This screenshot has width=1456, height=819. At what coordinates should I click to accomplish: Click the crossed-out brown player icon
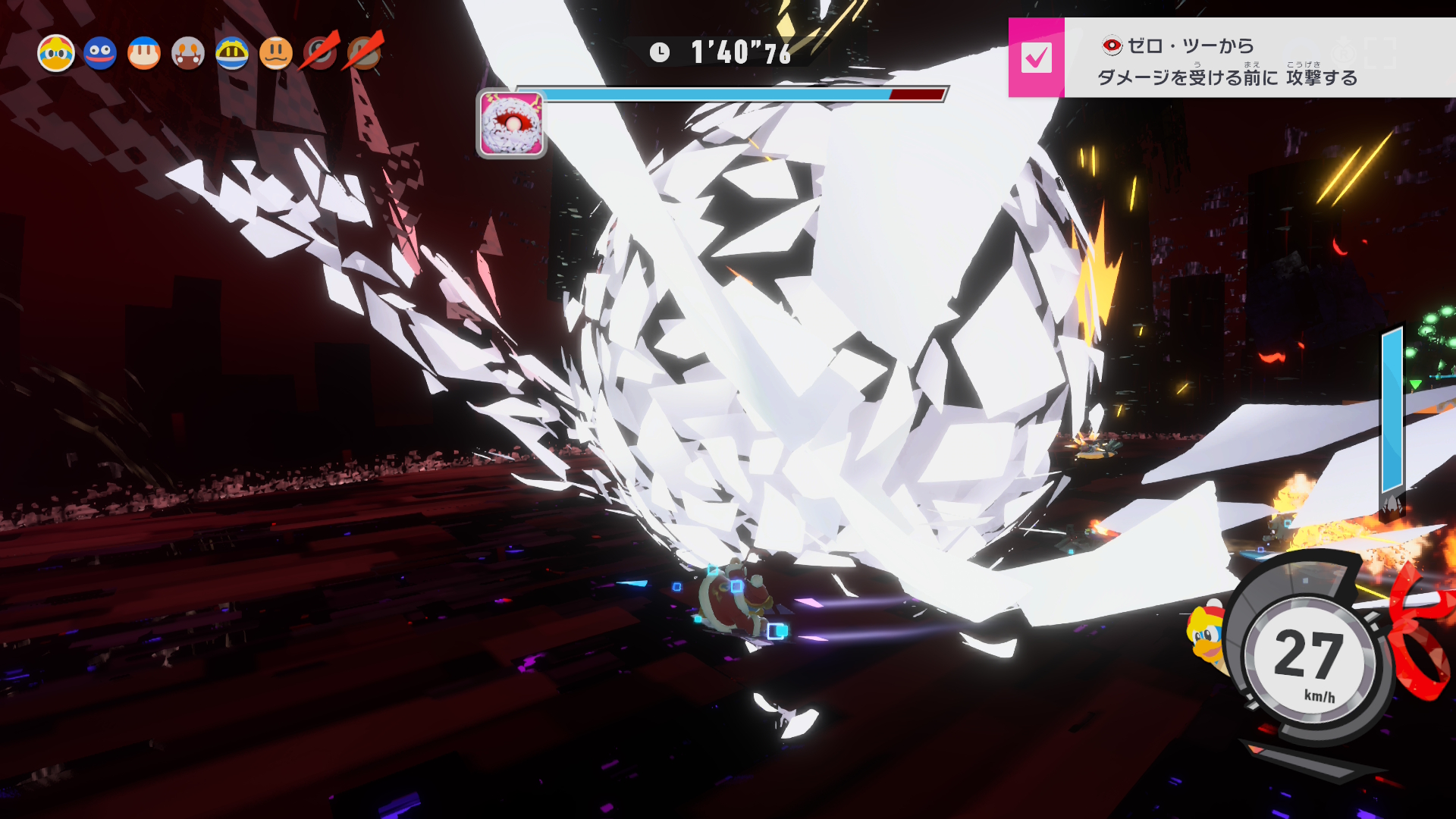(365, 53)
